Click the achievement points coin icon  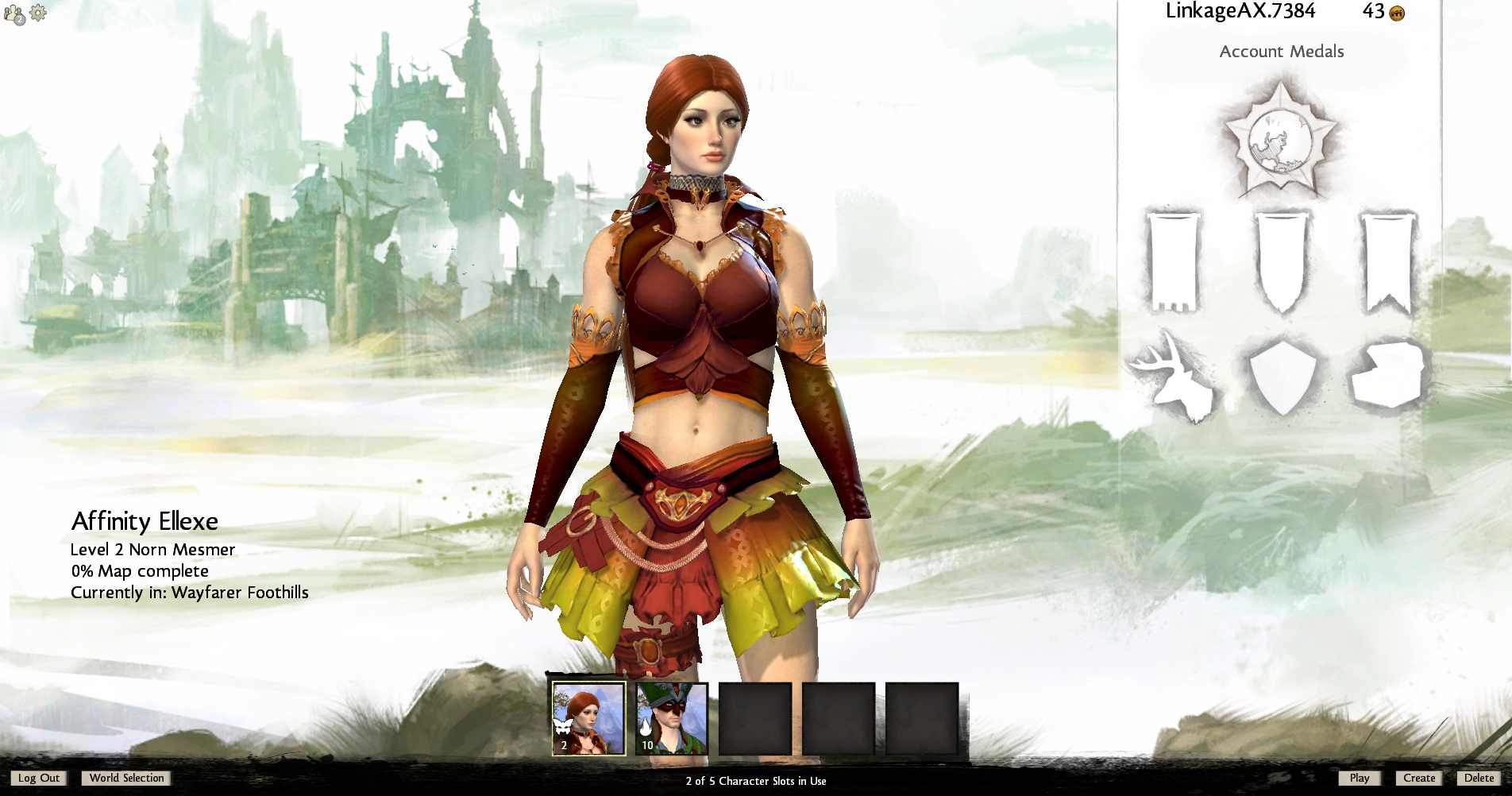[1398, 13]
